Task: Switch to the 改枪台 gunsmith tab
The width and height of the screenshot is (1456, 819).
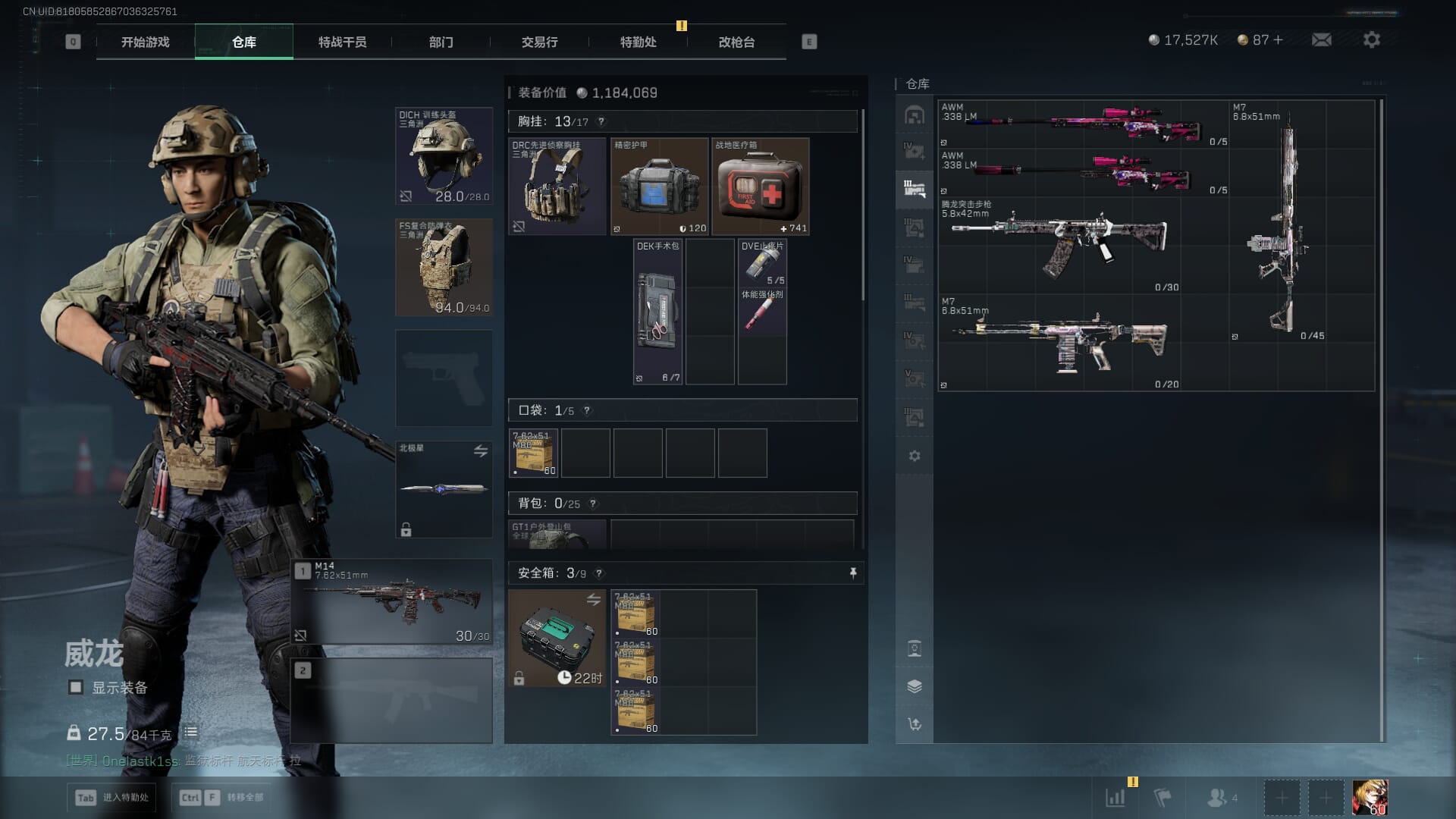Action: (x=736, y=42)
